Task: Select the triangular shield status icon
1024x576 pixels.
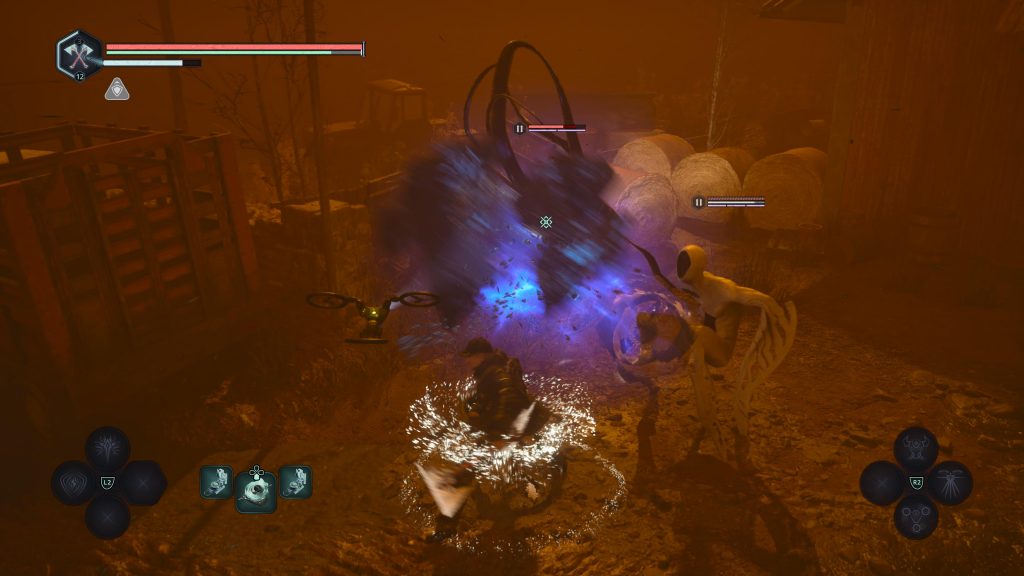Action: pos(116,89)
